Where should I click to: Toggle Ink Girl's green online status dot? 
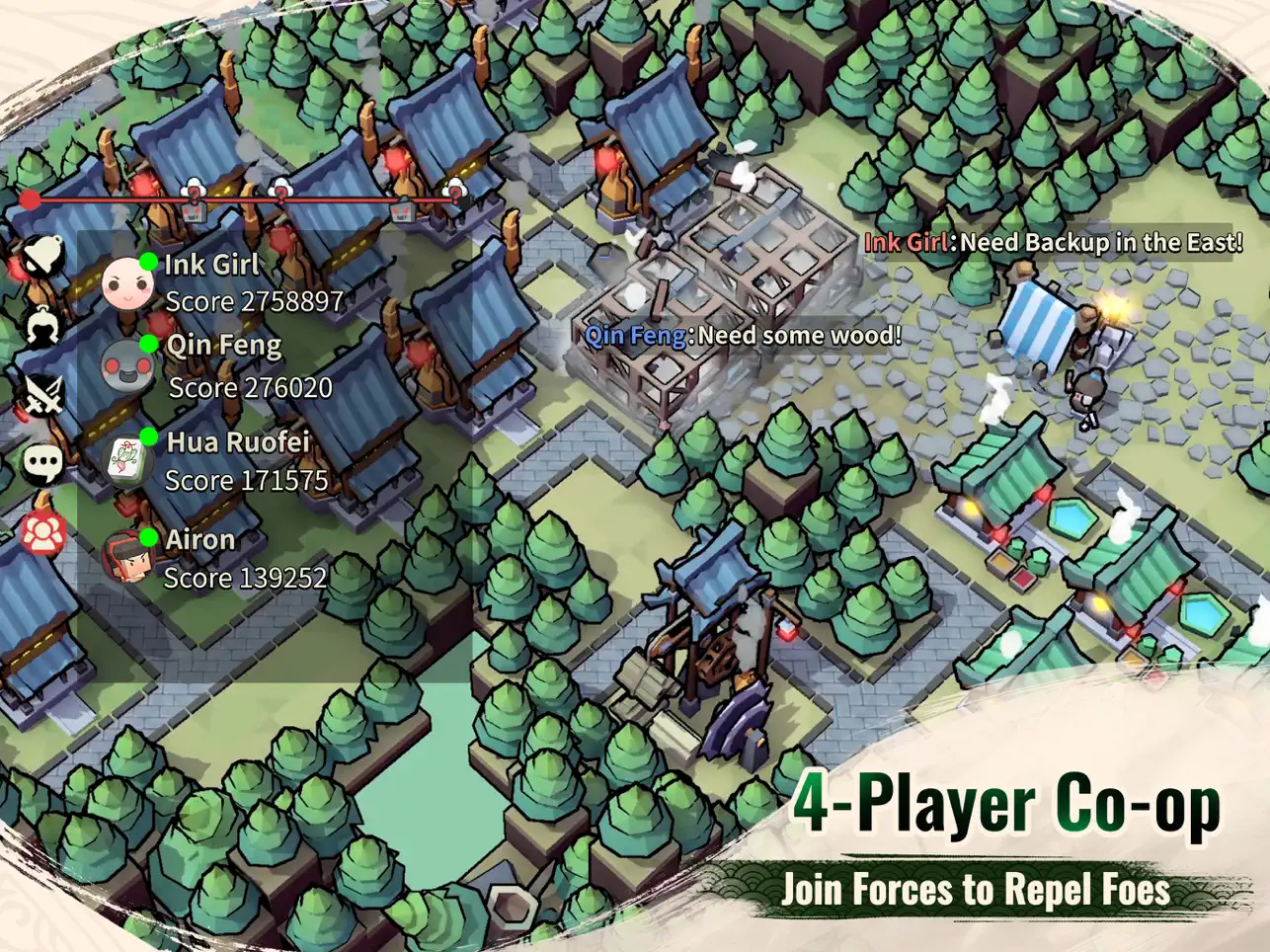[148, 261]
